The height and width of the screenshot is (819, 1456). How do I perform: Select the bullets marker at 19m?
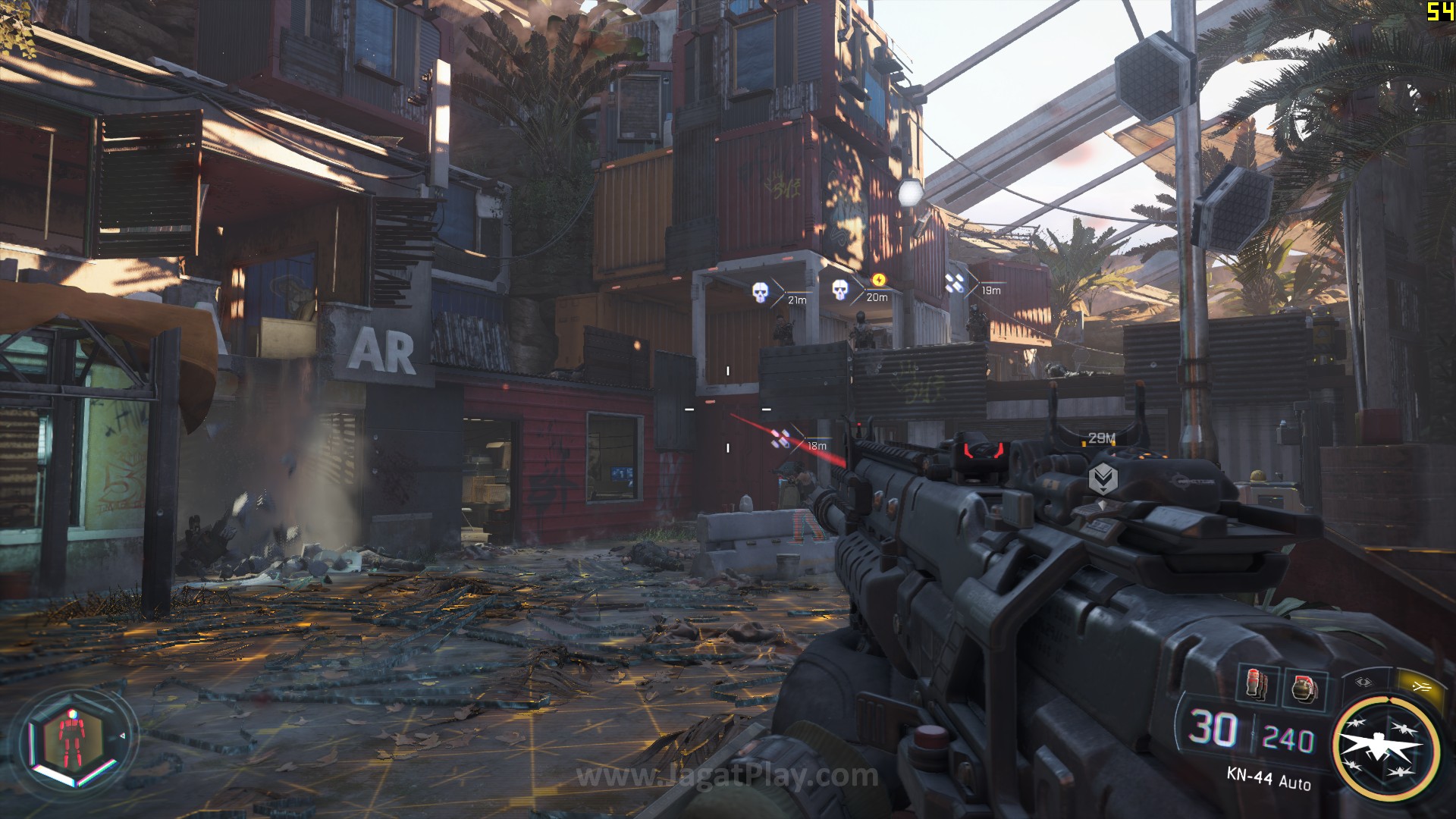pos(955,284)
